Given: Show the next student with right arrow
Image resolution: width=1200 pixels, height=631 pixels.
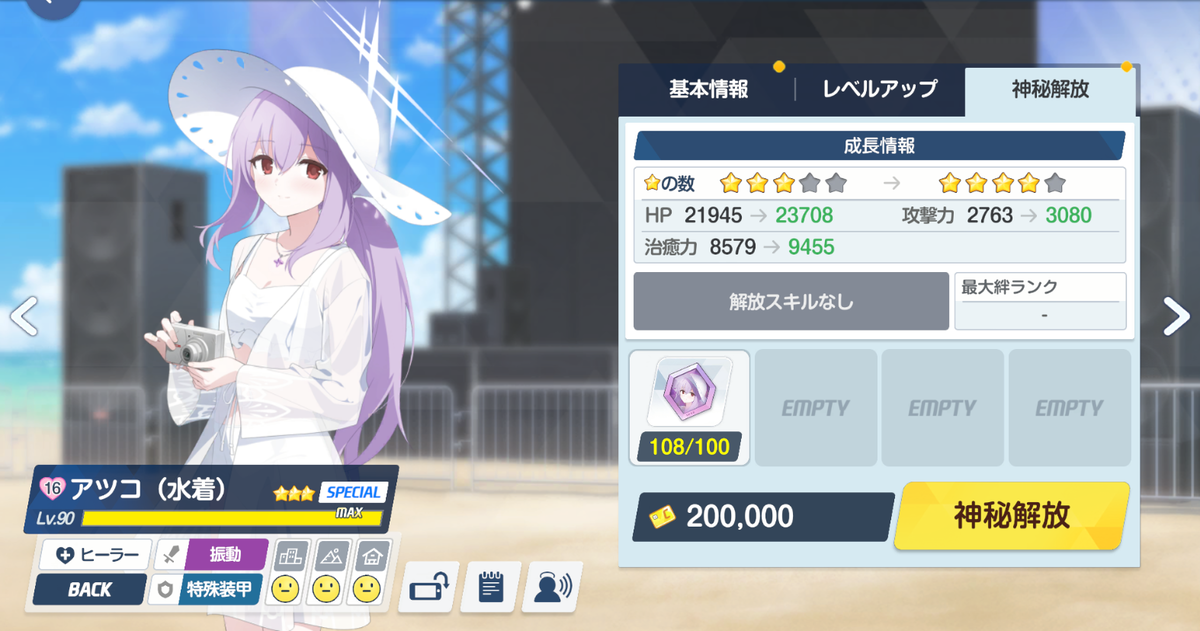Looking at the screenshot, I should 1176,316.
